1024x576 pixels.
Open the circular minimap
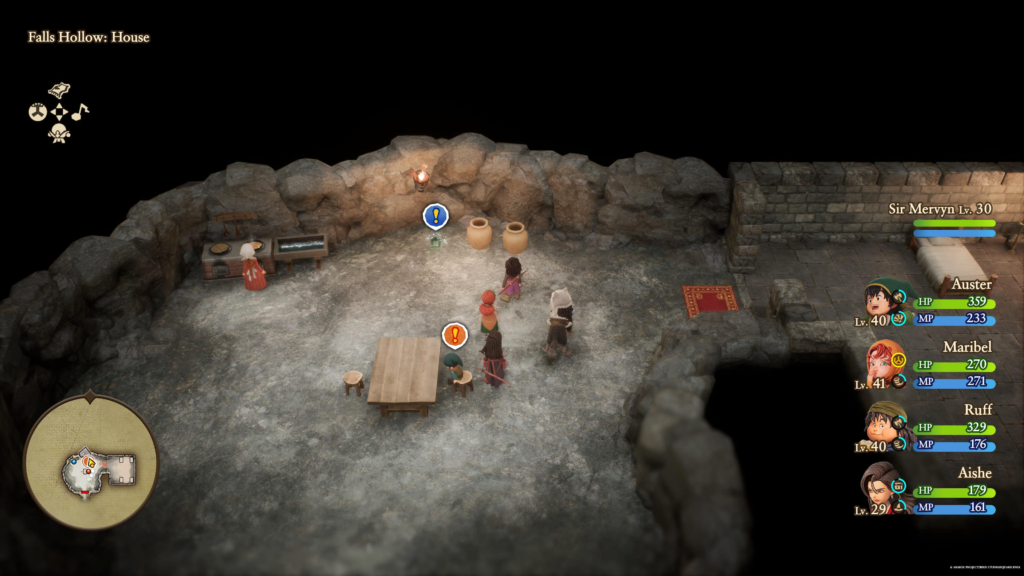91,461
